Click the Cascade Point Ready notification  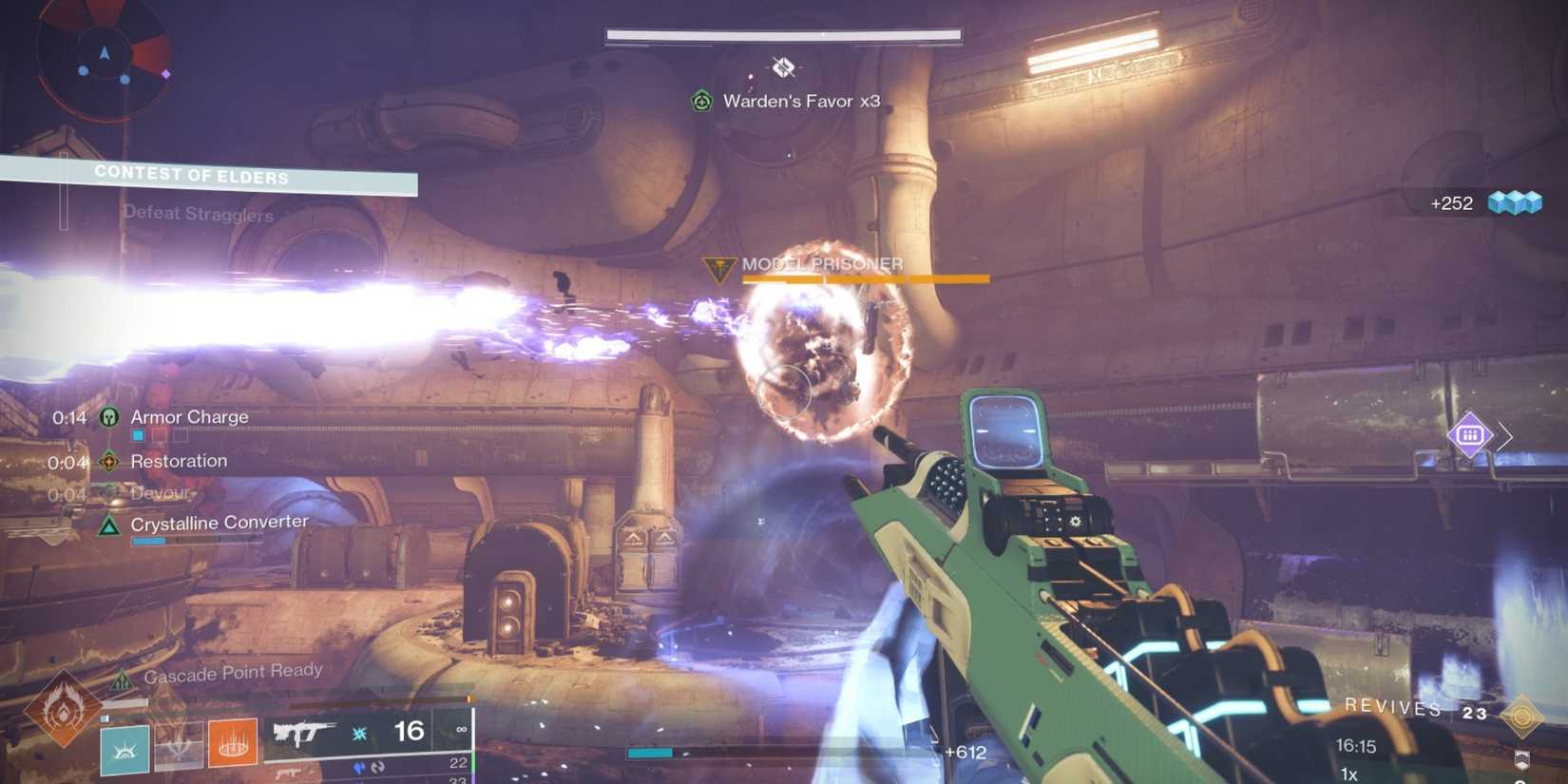click(x=233, y=671)
